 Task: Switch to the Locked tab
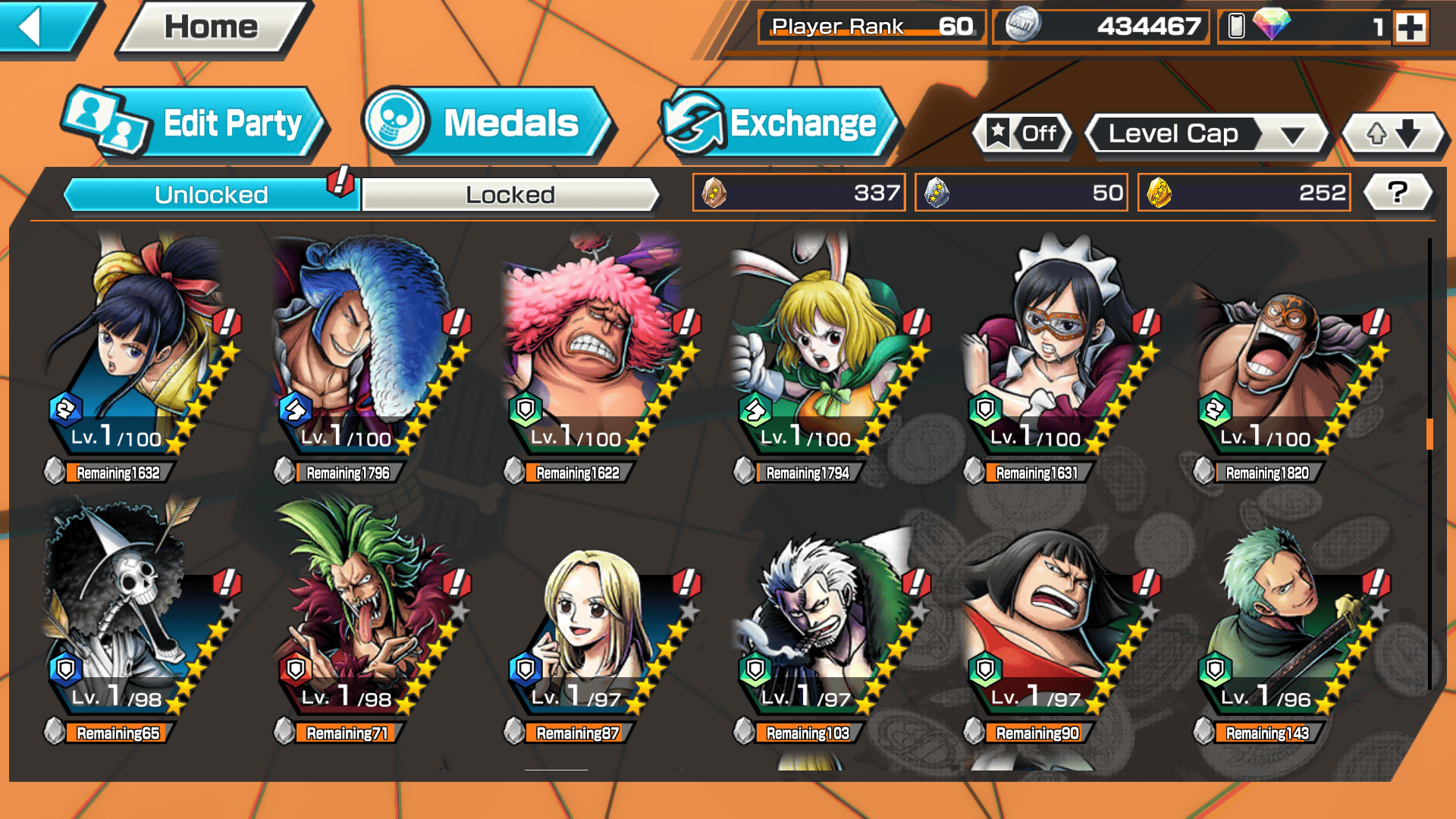(510, 195)
